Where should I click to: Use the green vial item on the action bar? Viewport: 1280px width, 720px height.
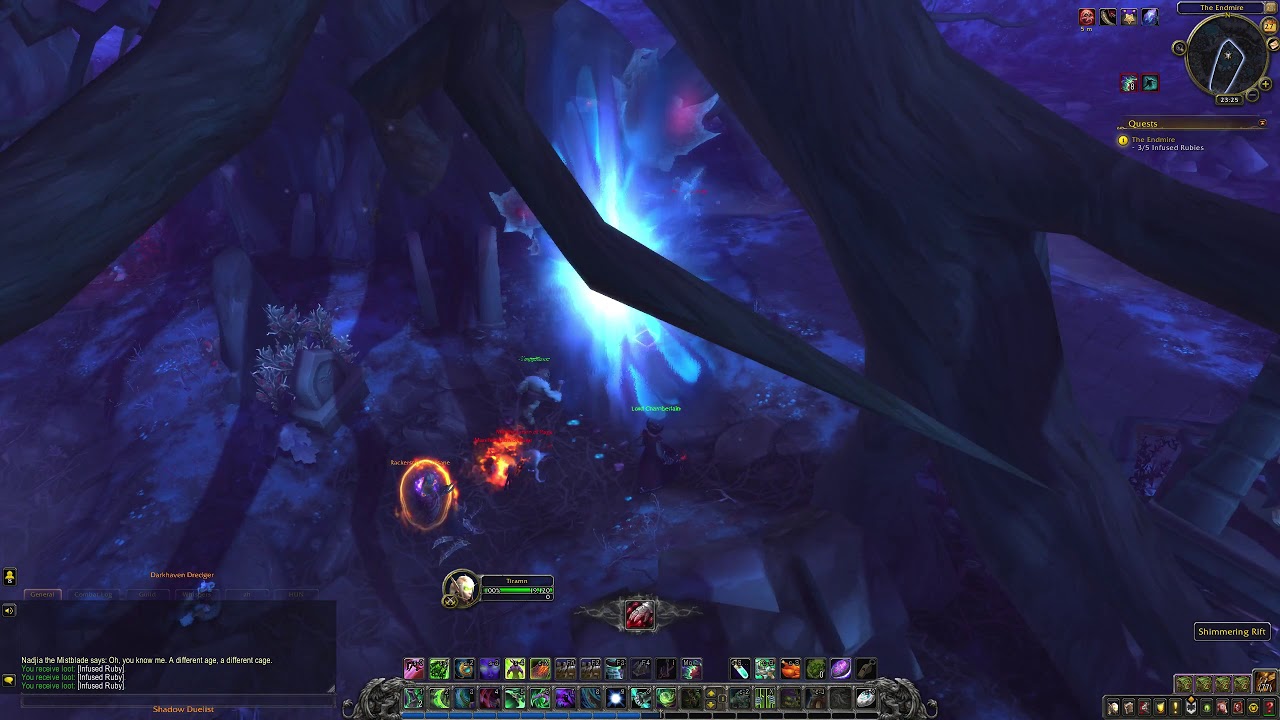[x=741, y=671]
